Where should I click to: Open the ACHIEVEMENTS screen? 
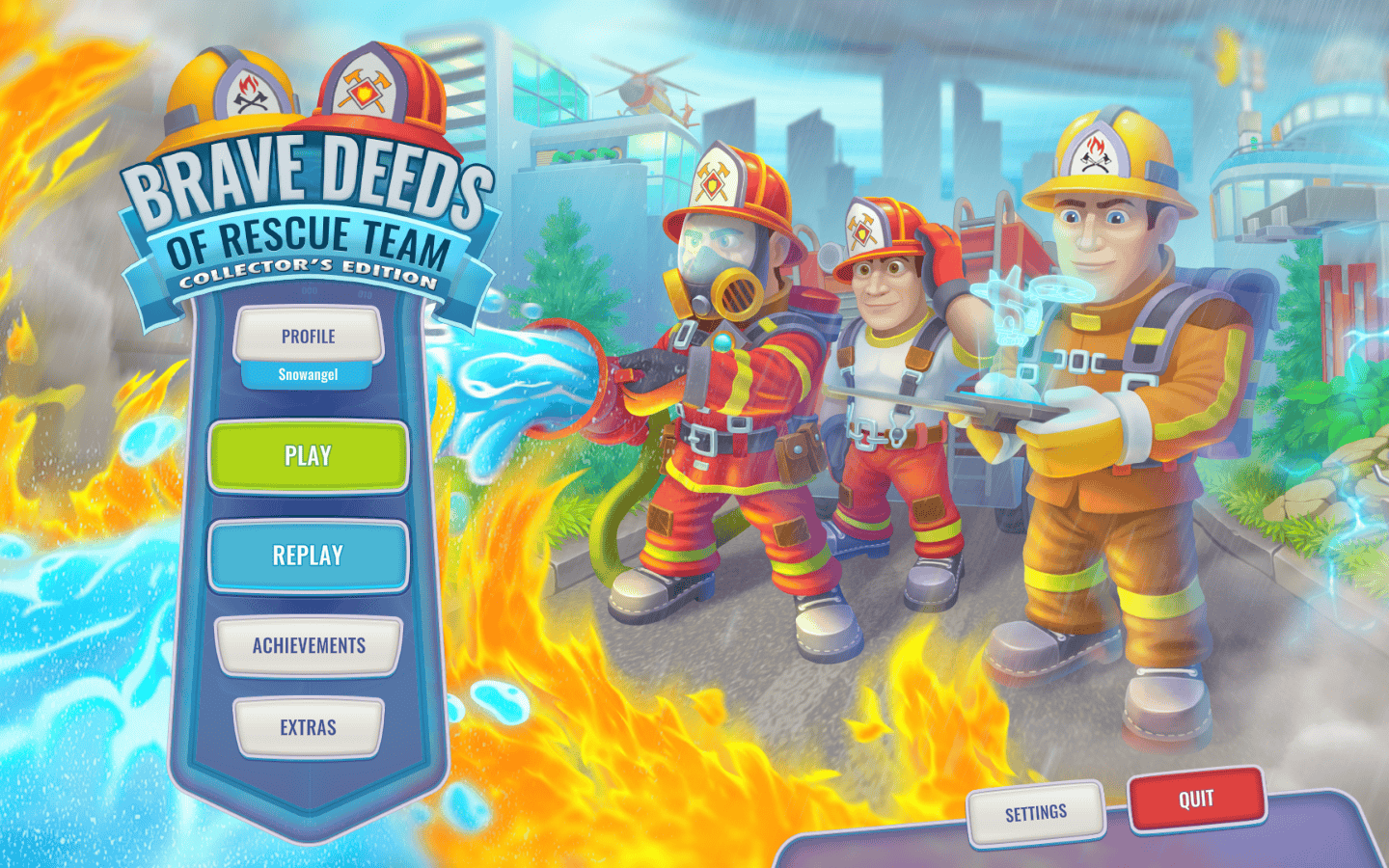[x=307, y=646]
